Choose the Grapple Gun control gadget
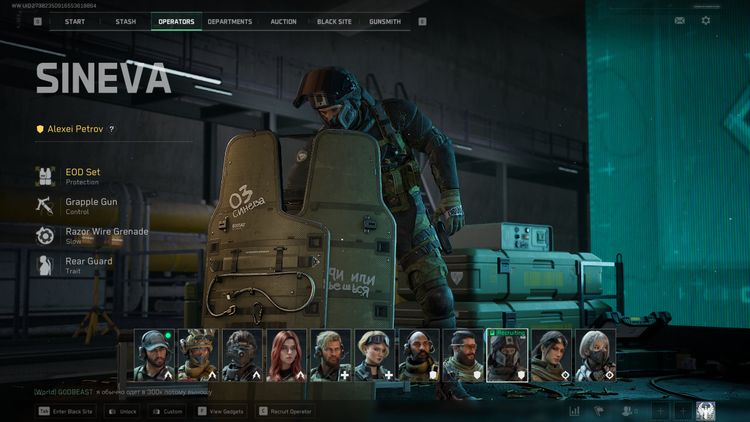 coord(90,206)
